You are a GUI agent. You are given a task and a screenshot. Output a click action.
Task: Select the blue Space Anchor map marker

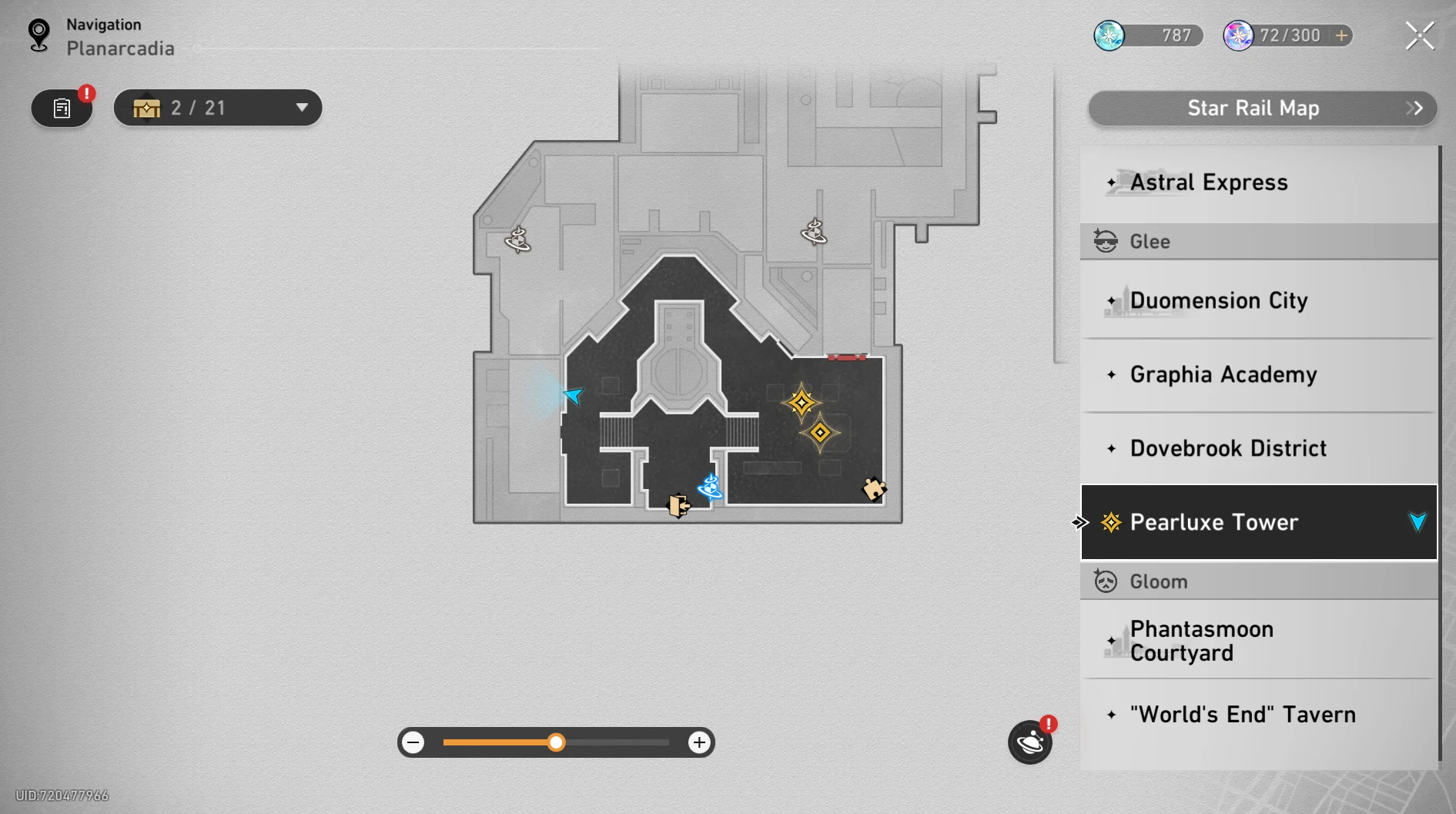[710, 487]
